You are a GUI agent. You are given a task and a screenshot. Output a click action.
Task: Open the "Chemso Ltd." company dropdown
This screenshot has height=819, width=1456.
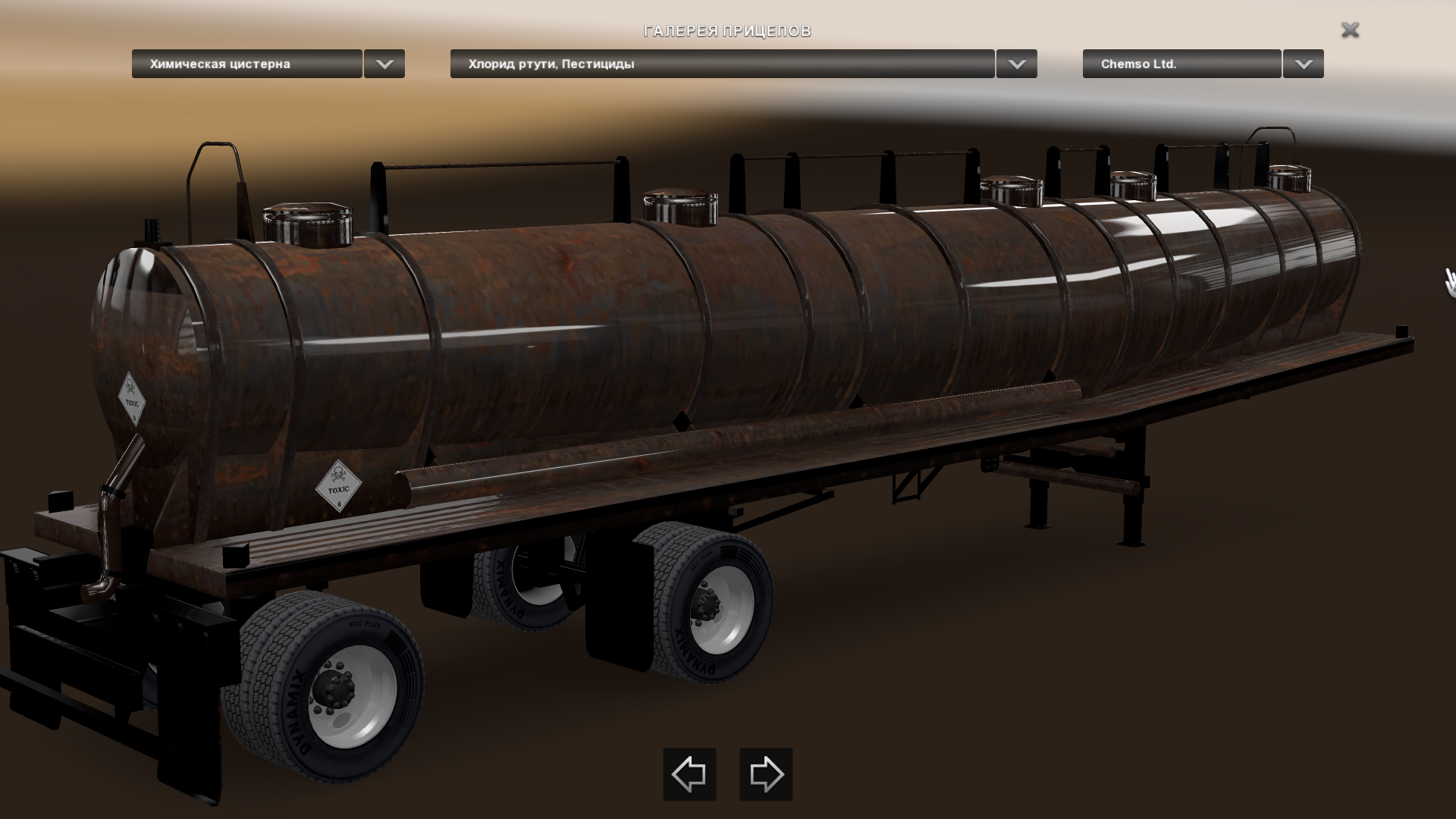[x=1180, y=64]
